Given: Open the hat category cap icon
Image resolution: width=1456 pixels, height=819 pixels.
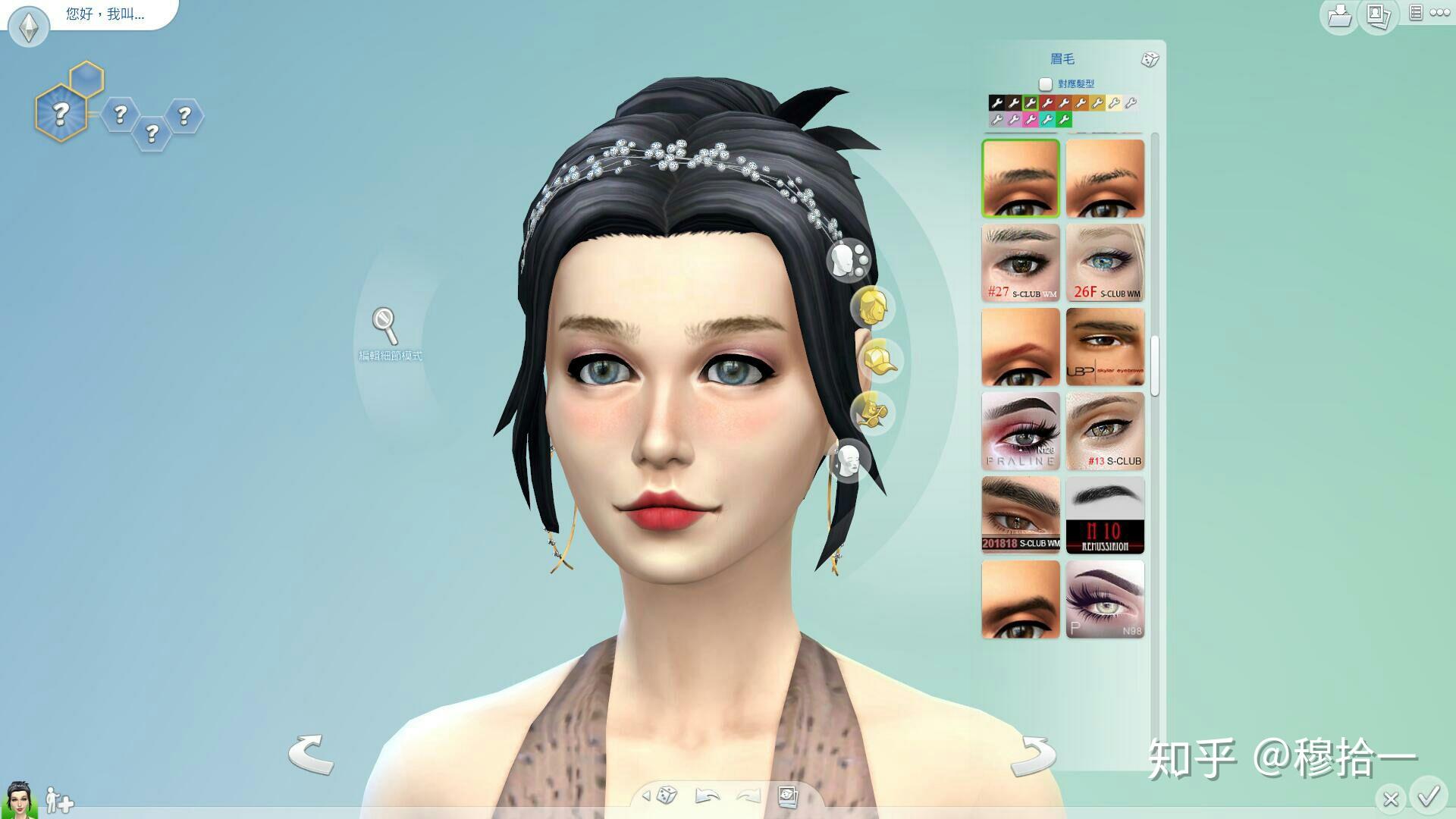Looking at the screenshot, I should [x=878, y=361].
